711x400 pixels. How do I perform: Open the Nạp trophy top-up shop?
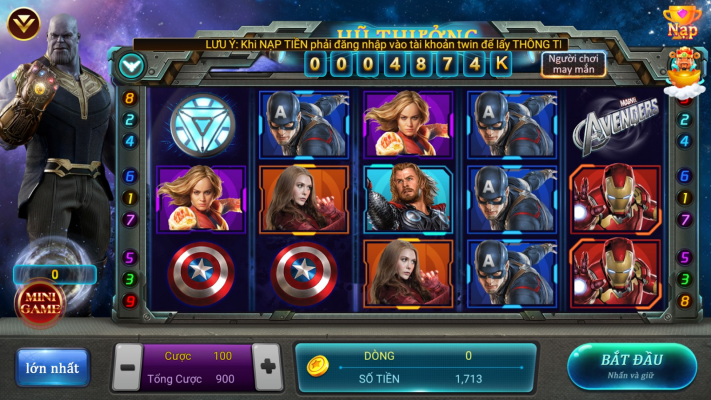[x=683, y=21]
